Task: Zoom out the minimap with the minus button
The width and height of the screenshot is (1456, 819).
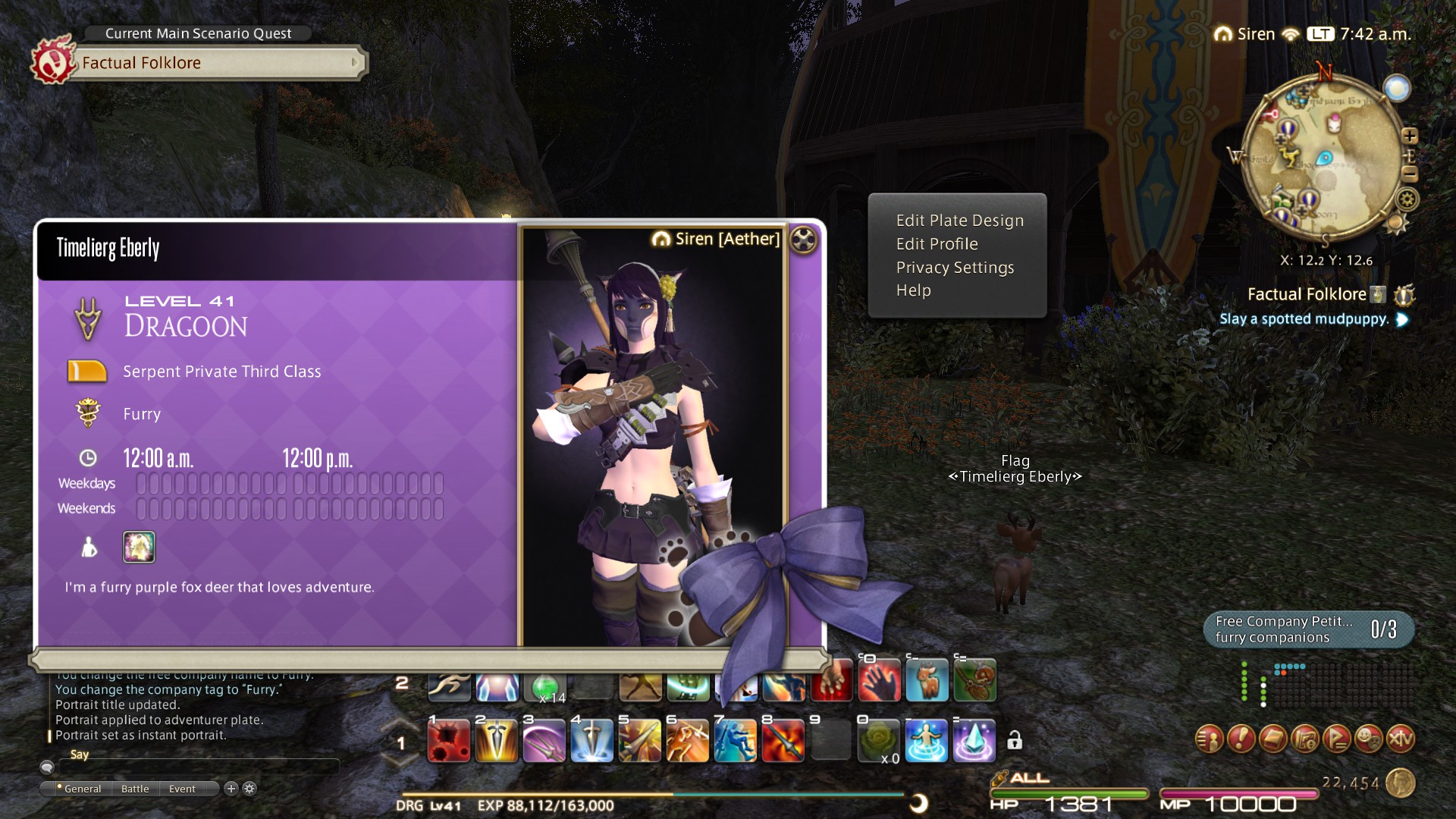Action: pos(1410,174)
